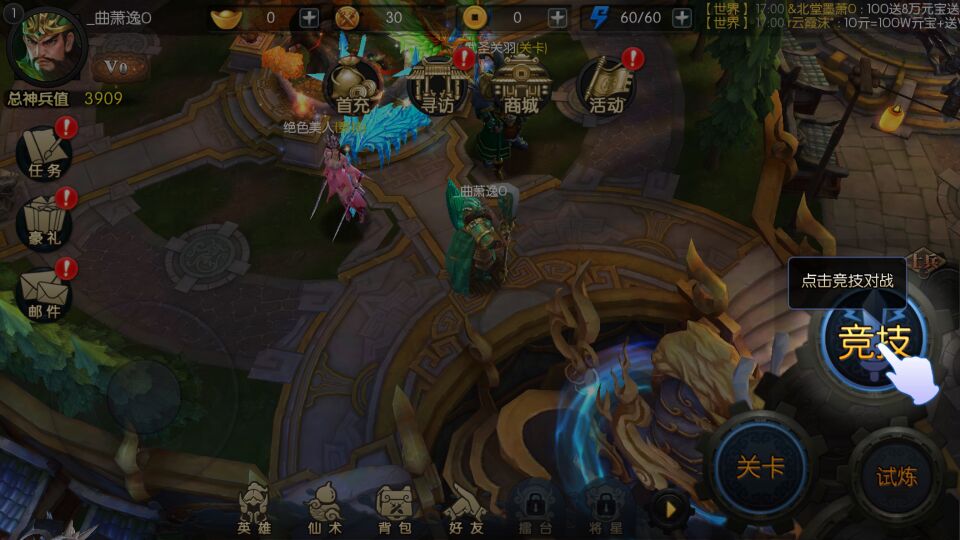Open the 英雄 heroes menu
Image resolution: width=960 pixels, height=540 pixels.
pos(254,508)
